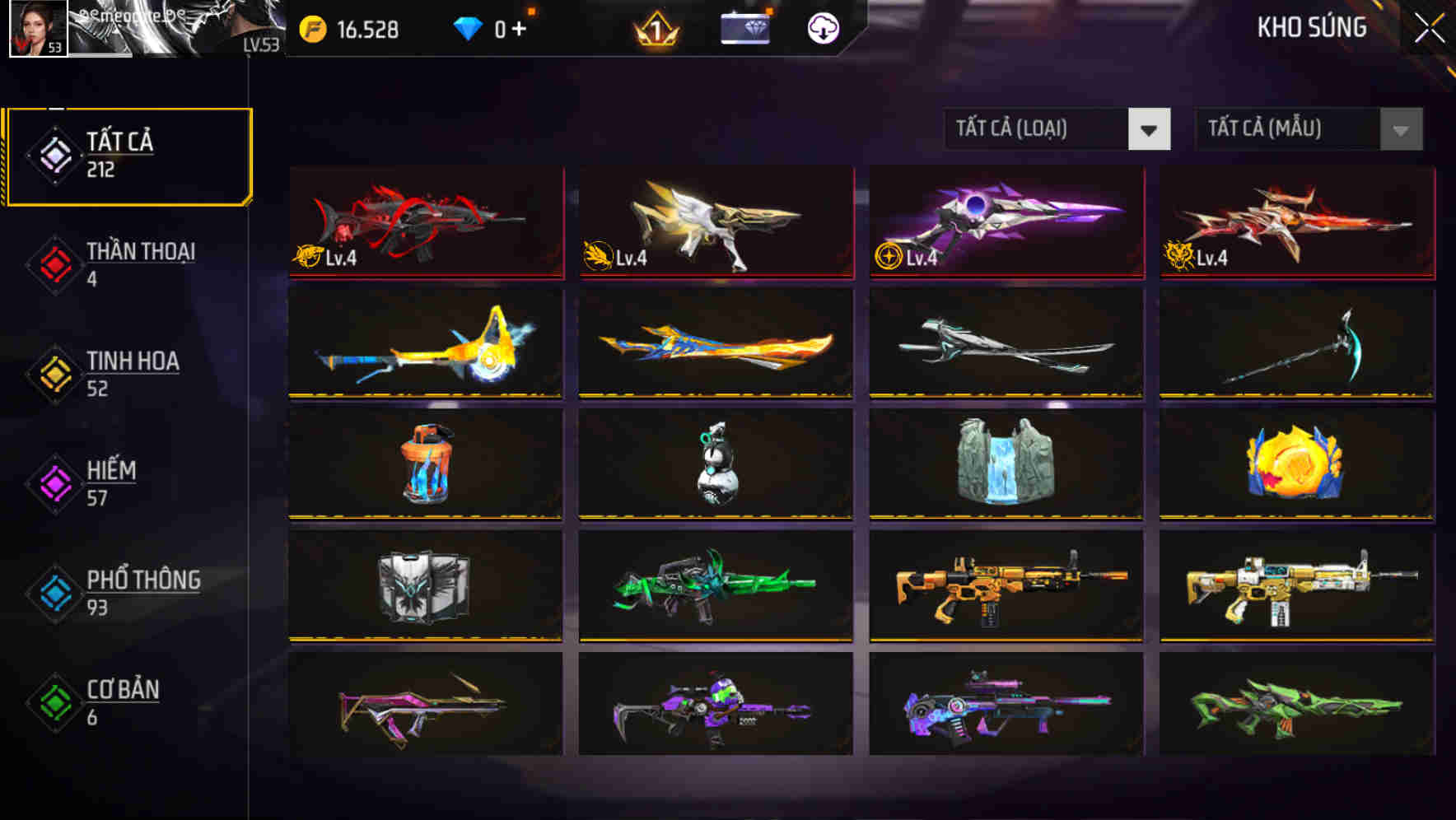
Task: Select the purple Hiếm rarity icon
Action: tap(53, 483)
